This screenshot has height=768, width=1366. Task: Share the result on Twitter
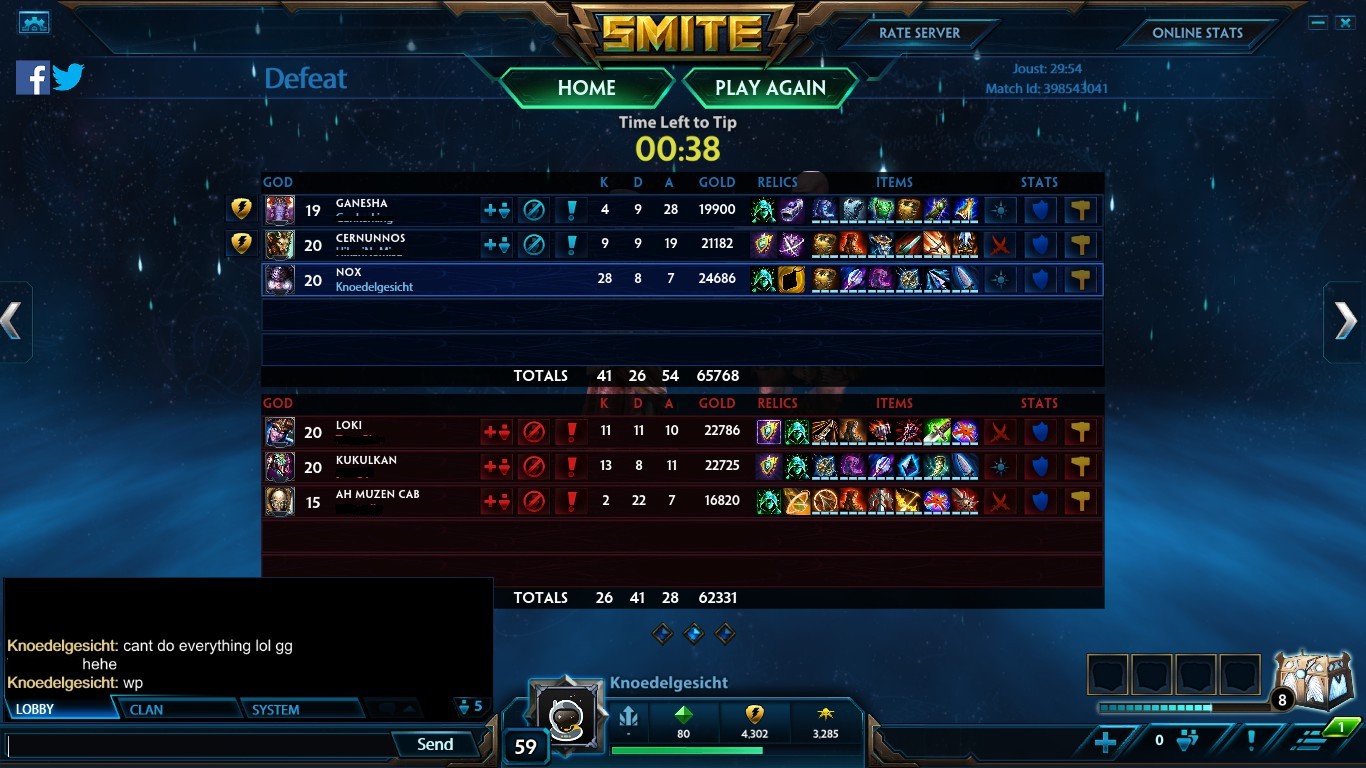(68, 77)
